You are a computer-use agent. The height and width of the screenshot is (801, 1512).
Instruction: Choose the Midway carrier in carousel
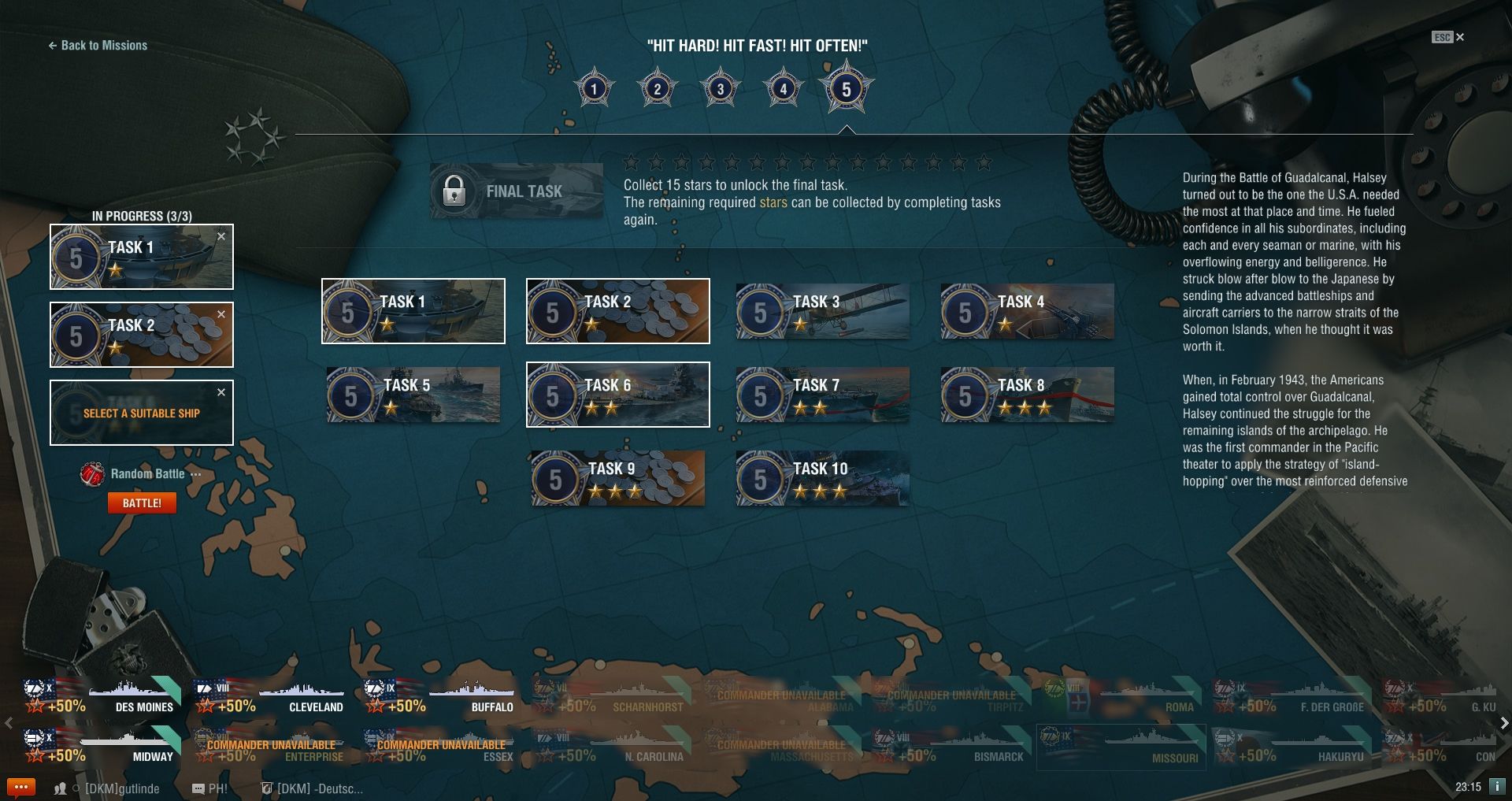[x=102, y=747]
